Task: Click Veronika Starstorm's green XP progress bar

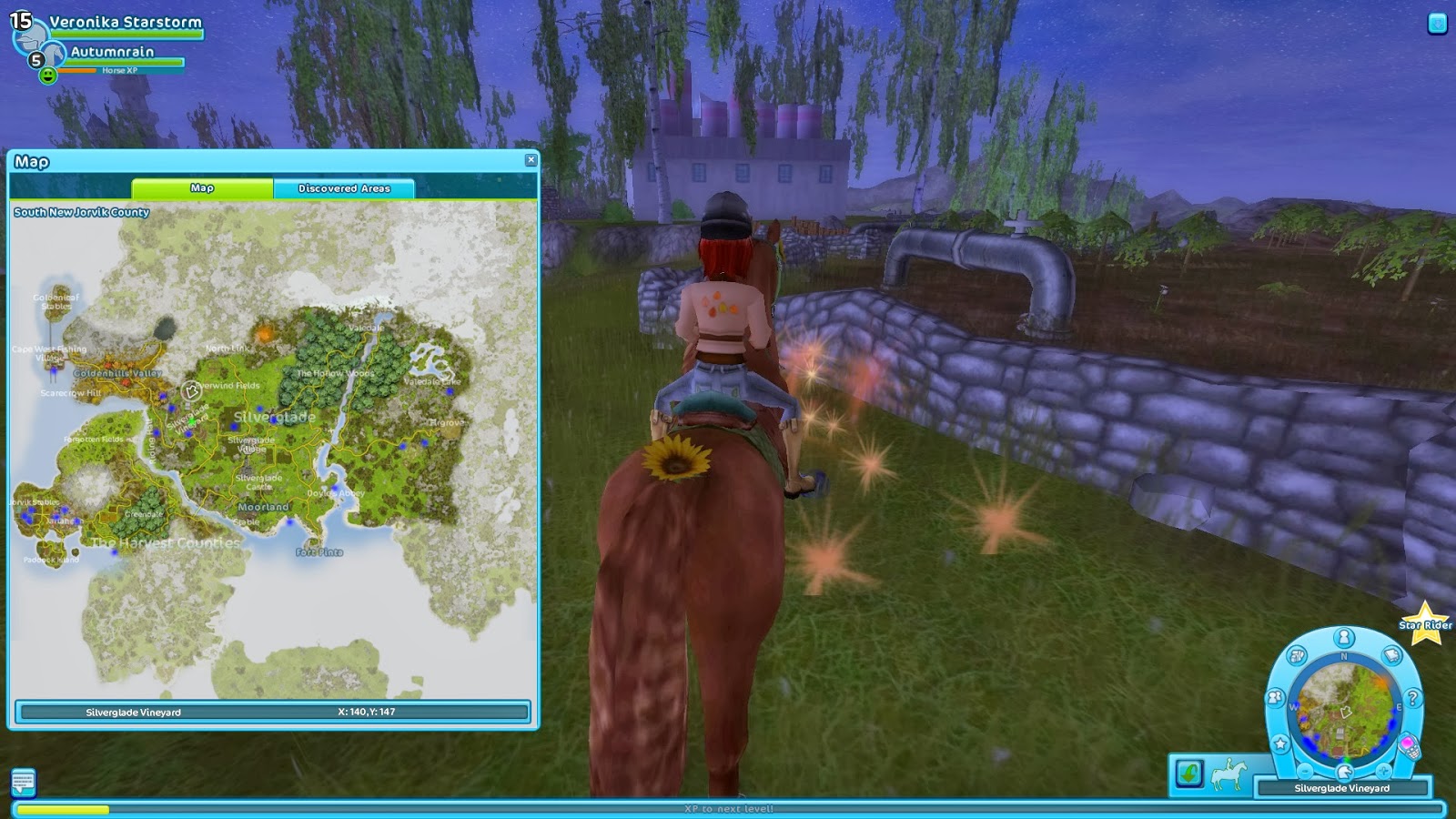Action: click(126, 34)
